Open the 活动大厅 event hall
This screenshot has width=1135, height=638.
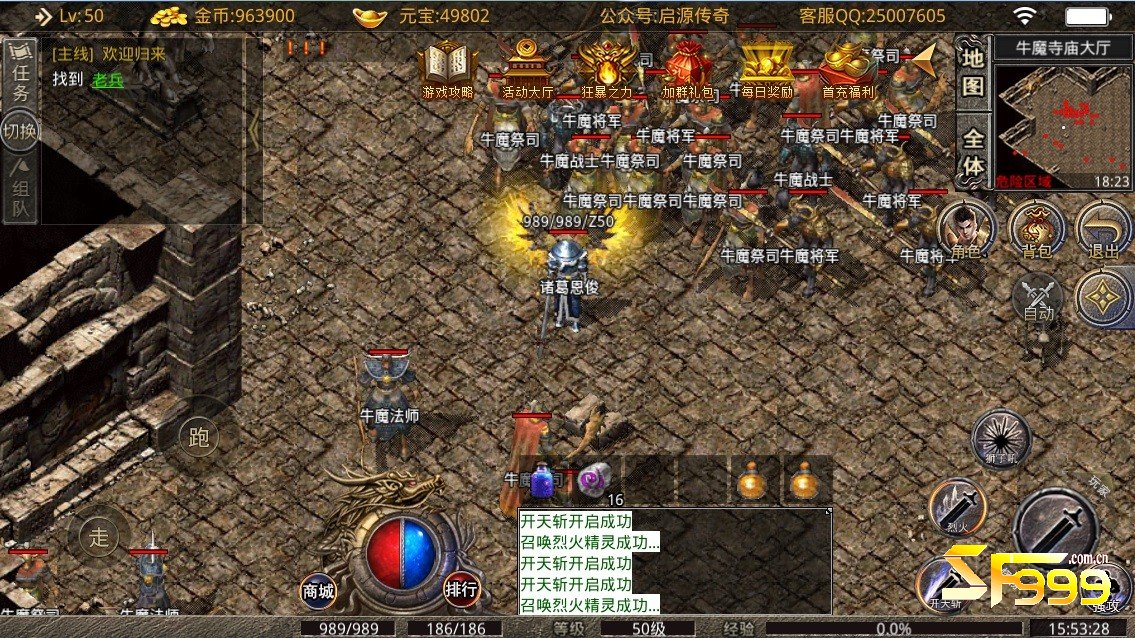click(x=527, y=68)
